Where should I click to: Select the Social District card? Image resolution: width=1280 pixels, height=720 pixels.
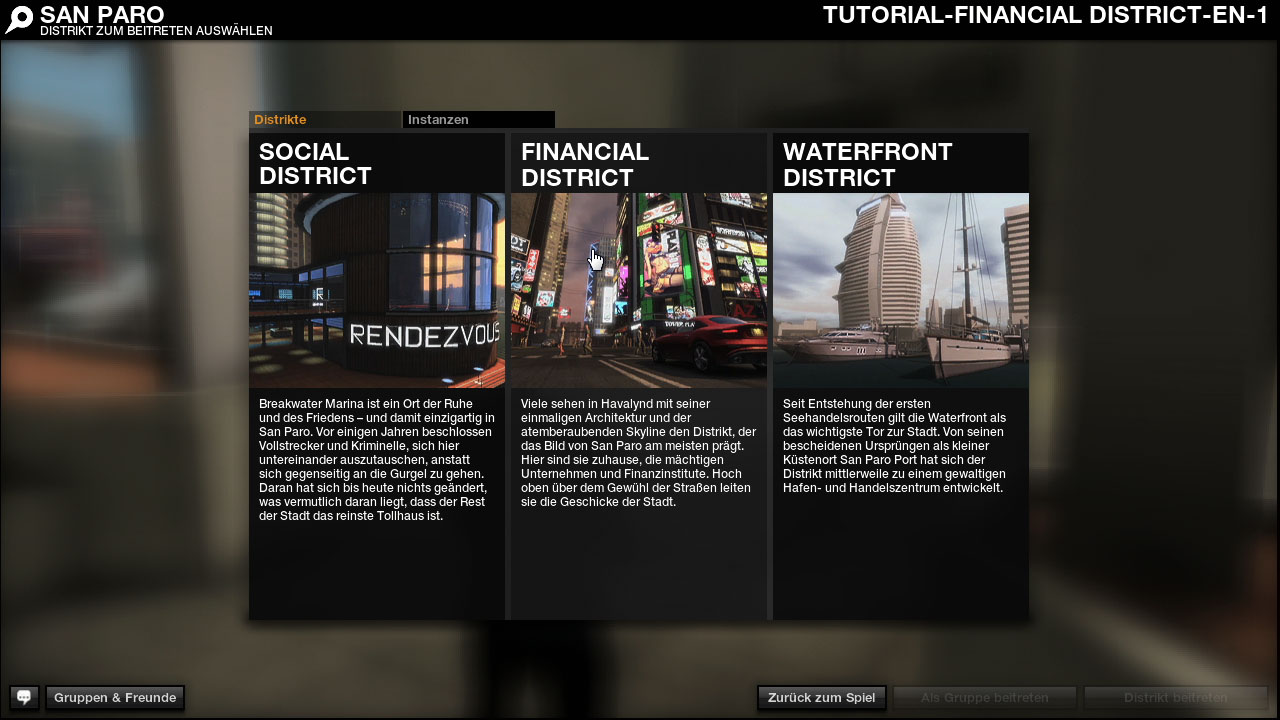(x=377, y=290)
